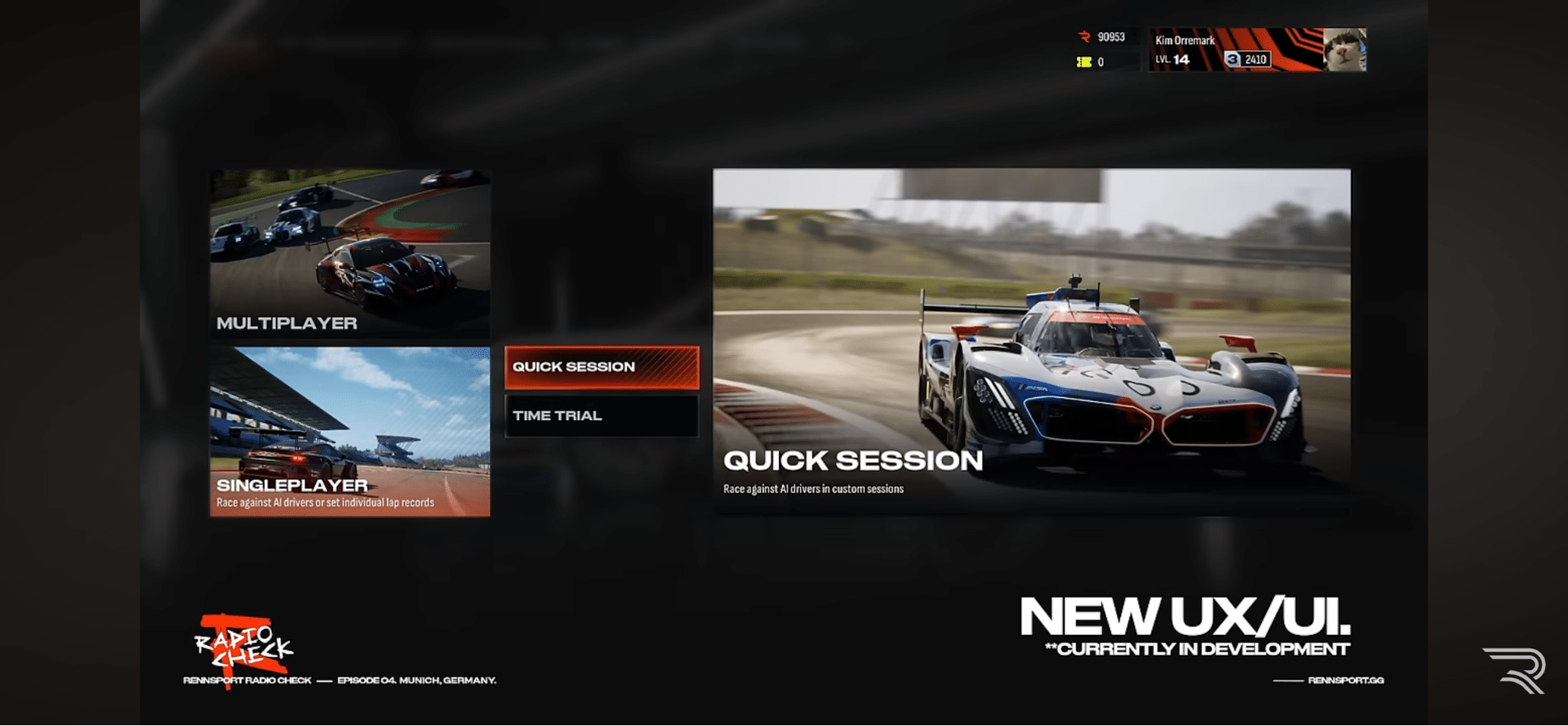Open the large Quick Session preview panel
The height and width of the screenshot is (726, 1568).
(x=1031, y=341)
